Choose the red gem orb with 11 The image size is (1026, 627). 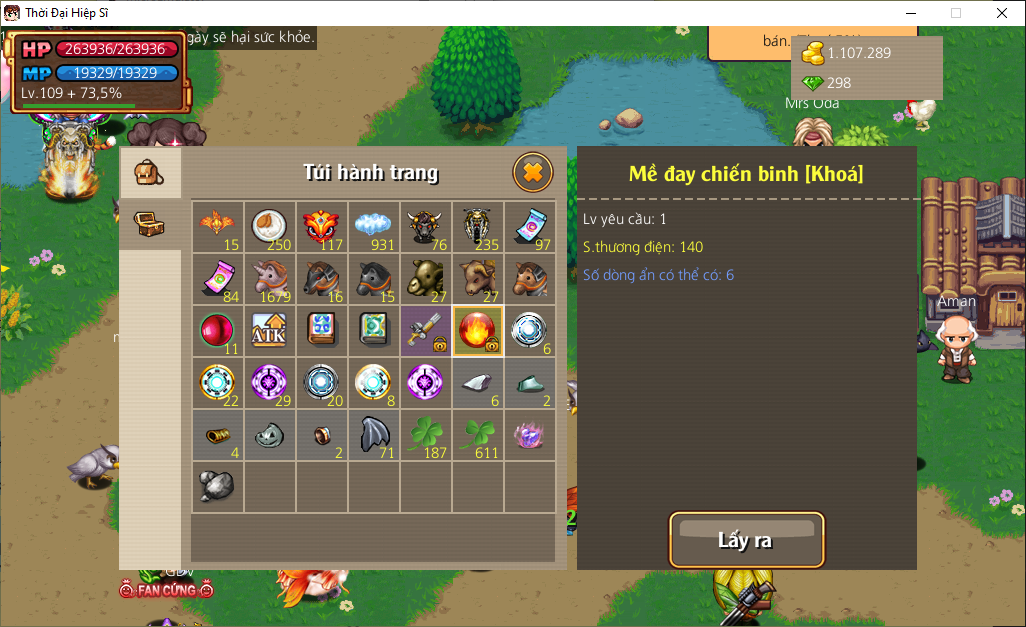point(218,331)
